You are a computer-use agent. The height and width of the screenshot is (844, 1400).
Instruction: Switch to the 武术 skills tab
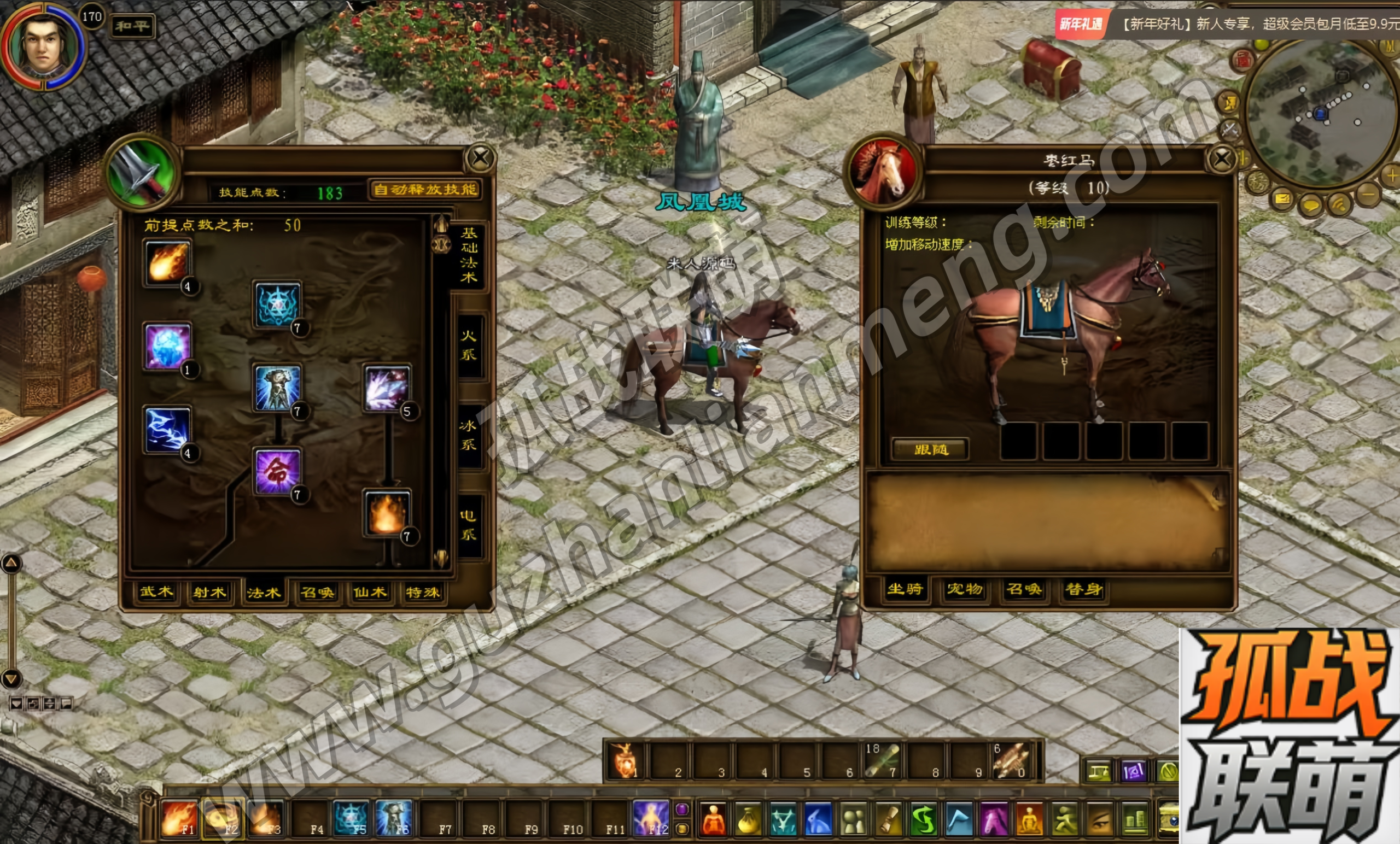point(156,592)
